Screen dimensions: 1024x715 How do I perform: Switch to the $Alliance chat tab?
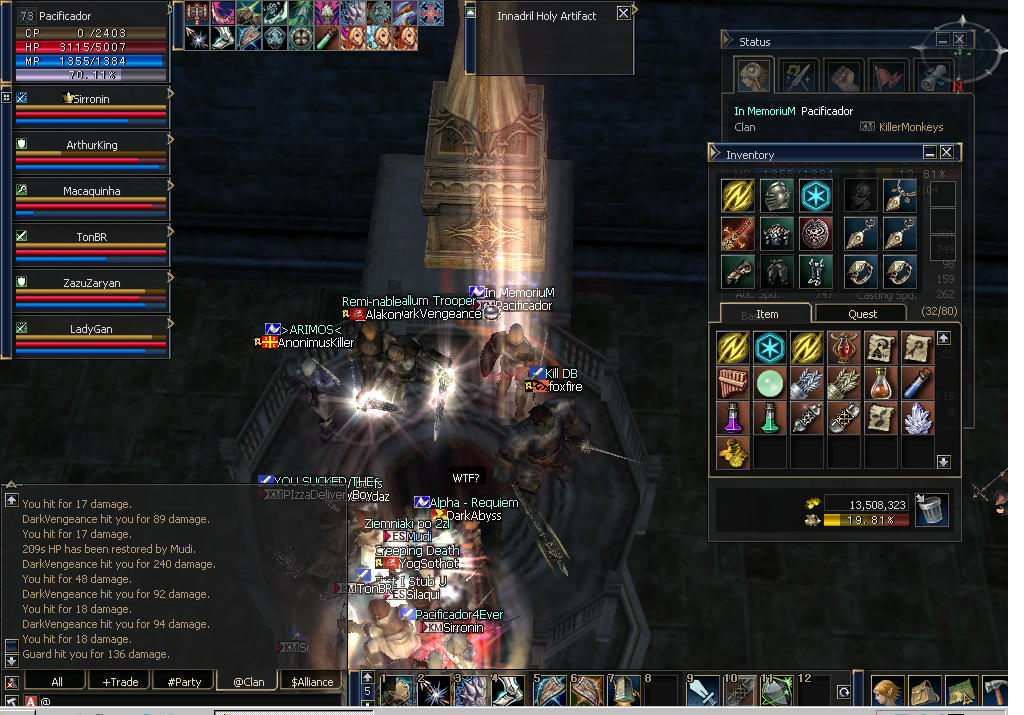[x=312, y=682]
